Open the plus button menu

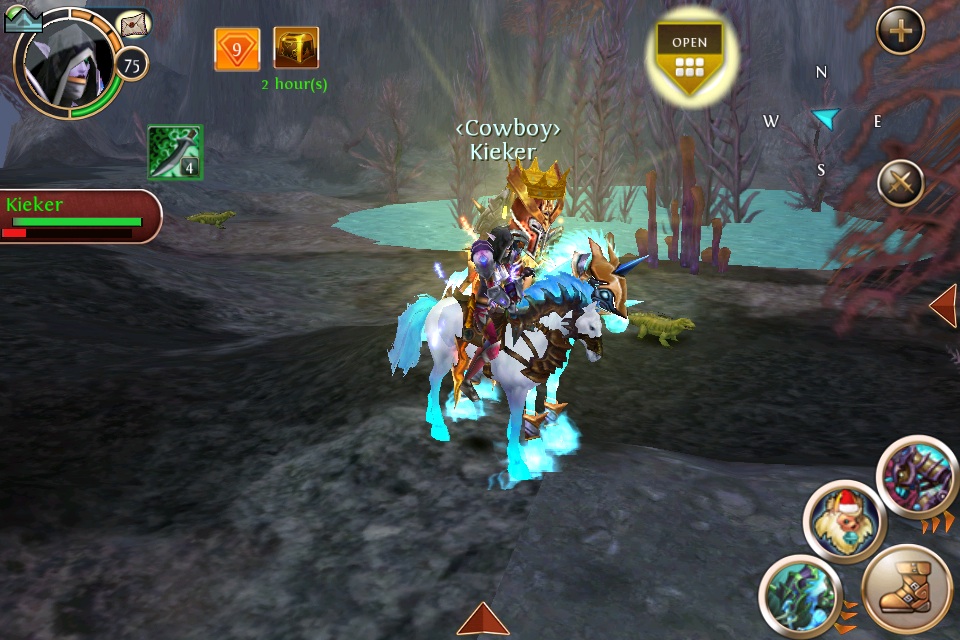(900, 31)
